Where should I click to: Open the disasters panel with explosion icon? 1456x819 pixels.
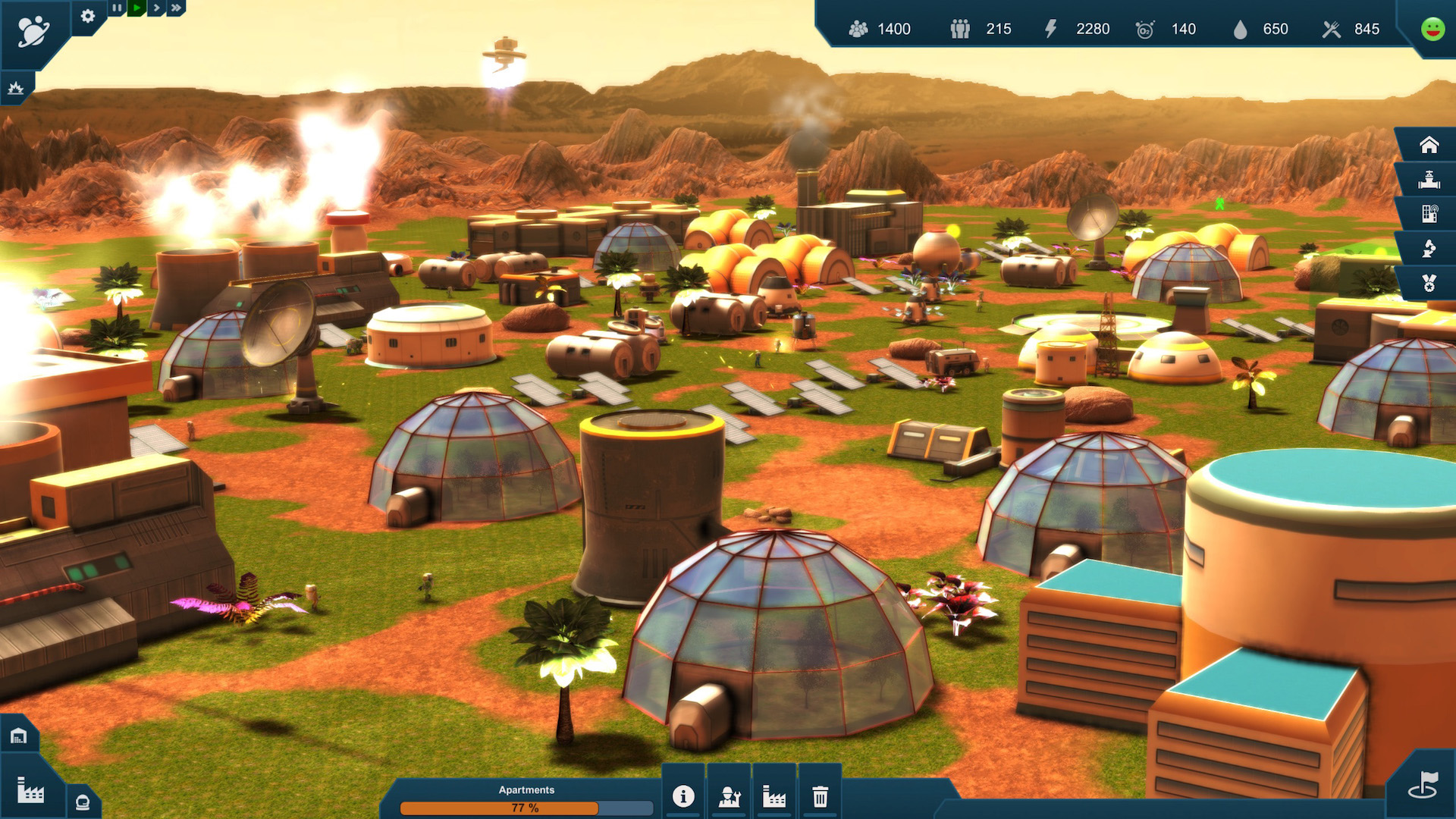(17, 88)
